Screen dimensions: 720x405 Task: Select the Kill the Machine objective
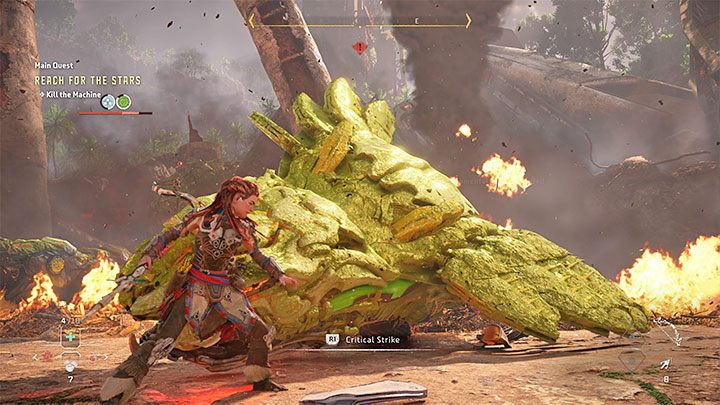(68, 92)
